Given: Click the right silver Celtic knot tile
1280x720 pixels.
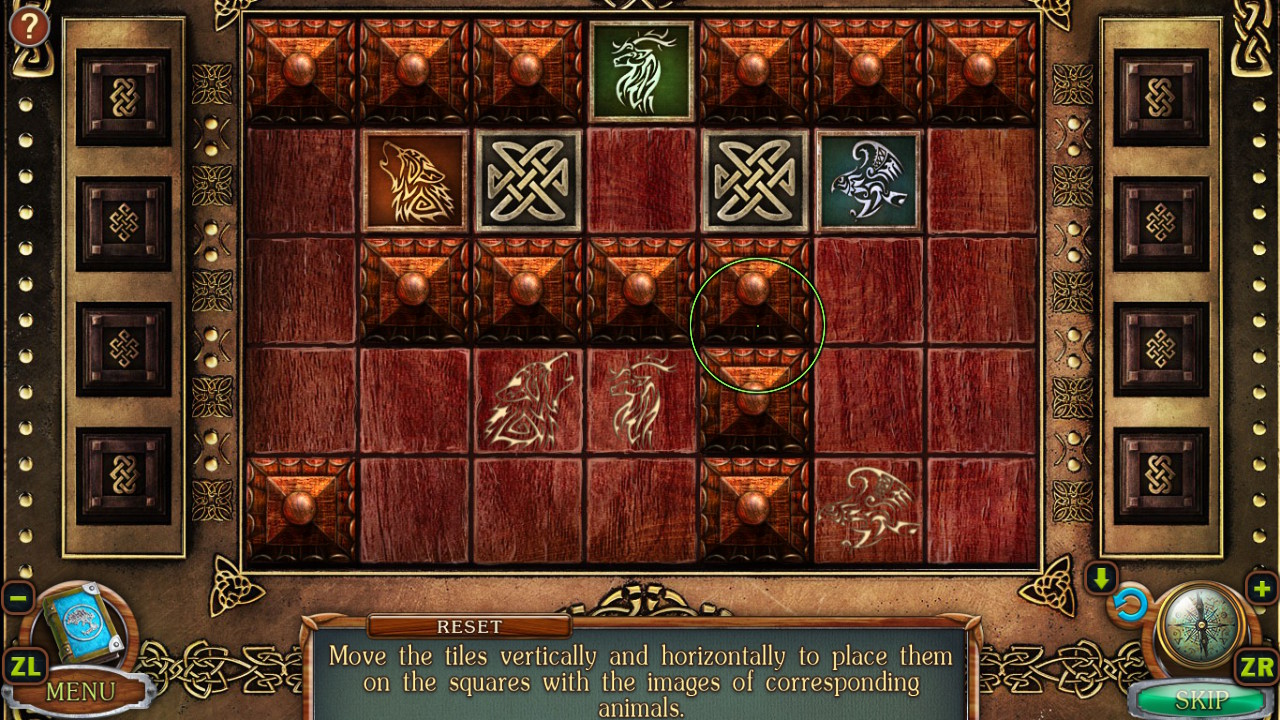Looking at the screenshot, I should 754,181.
